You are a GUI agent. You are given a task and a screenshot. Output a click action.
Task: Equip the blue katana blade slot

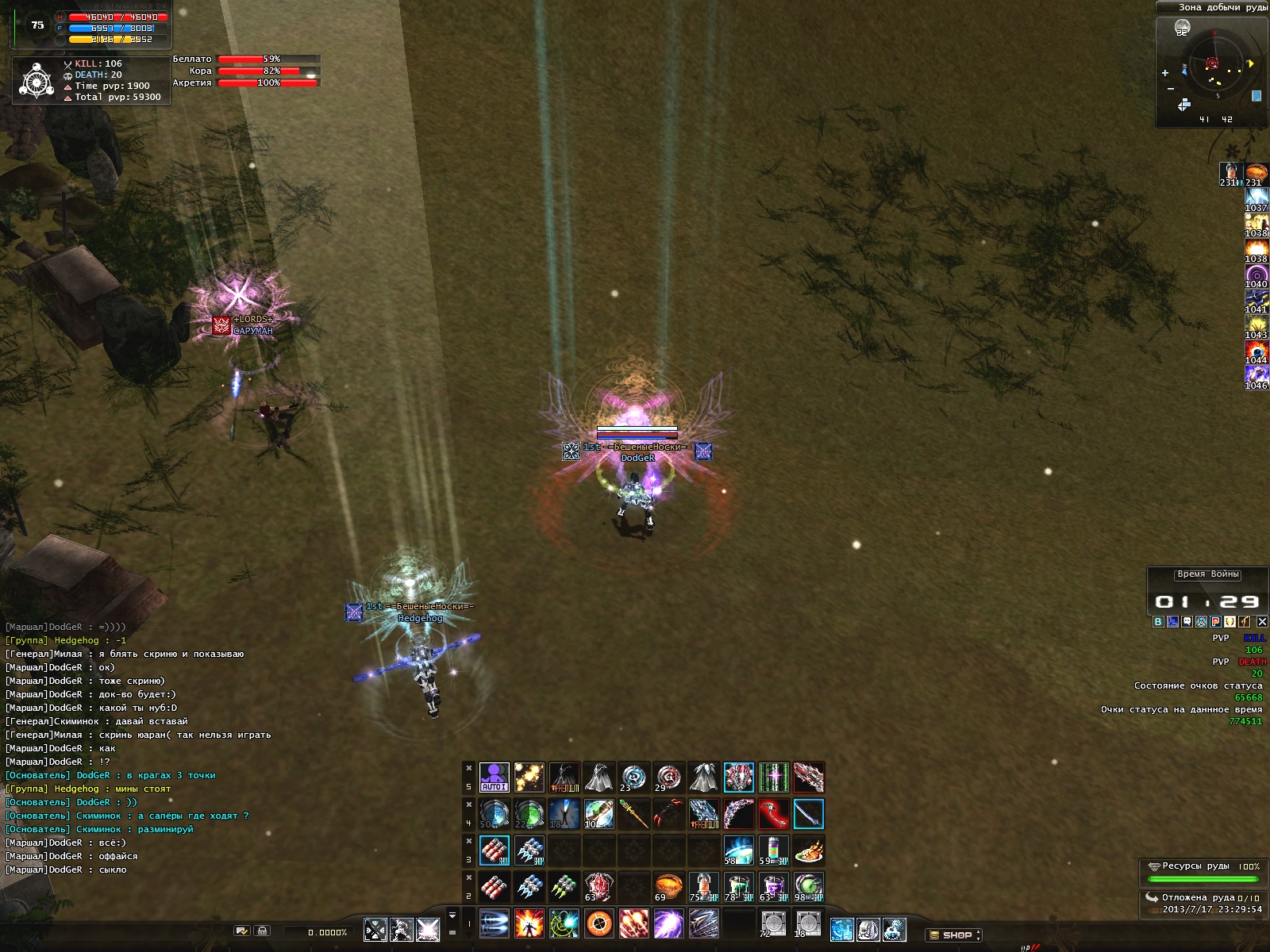(x=808, y=814)
